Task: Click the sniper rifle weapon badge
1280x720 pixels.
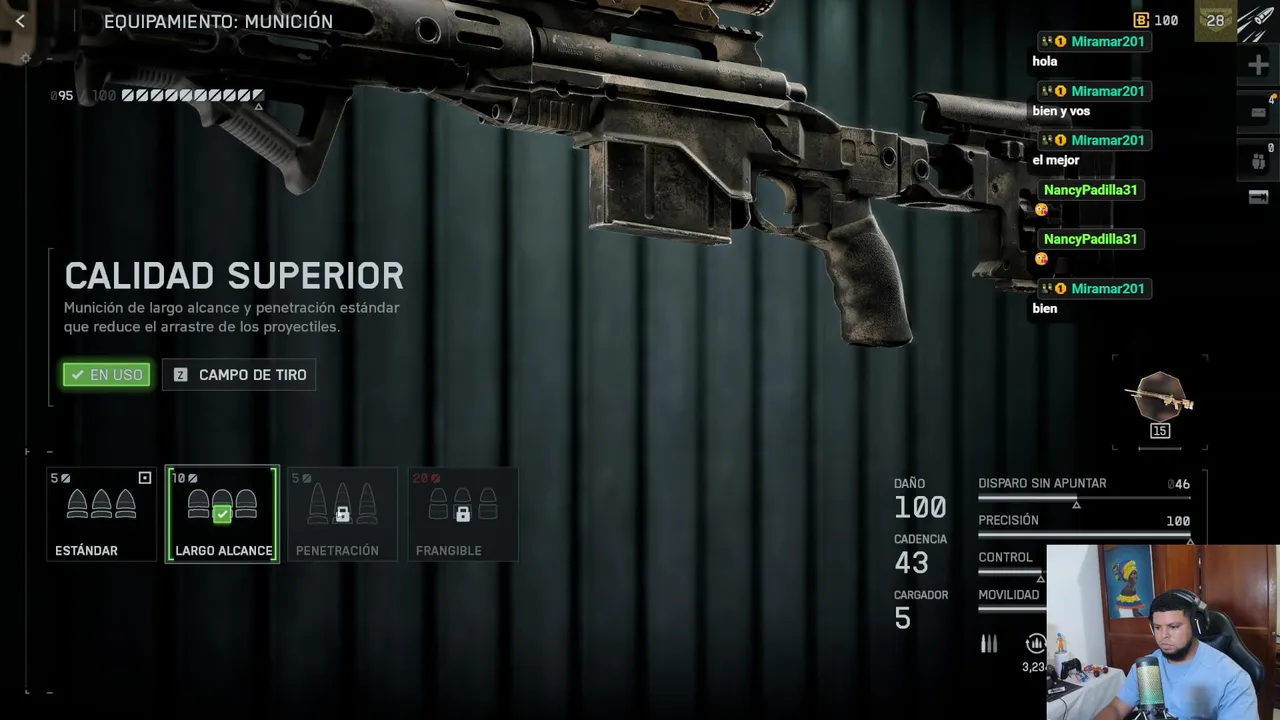Action: (x=1160, y=400)
